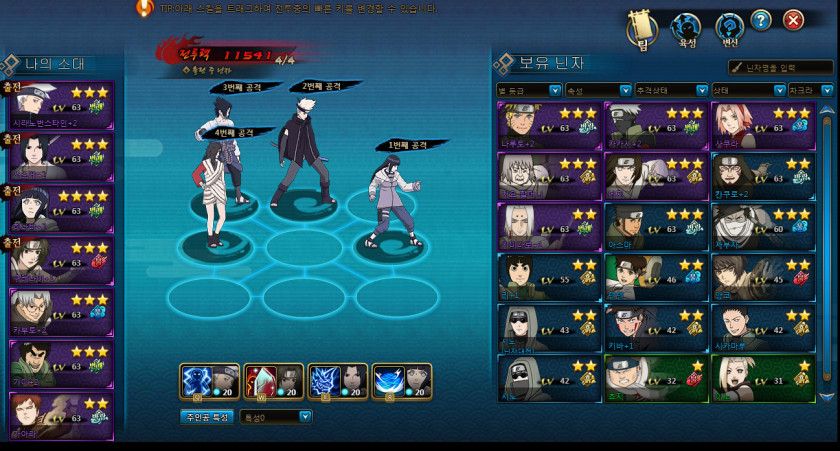
Task: Click the 주인공 특성 button
Action: click(x=207, y=416)
